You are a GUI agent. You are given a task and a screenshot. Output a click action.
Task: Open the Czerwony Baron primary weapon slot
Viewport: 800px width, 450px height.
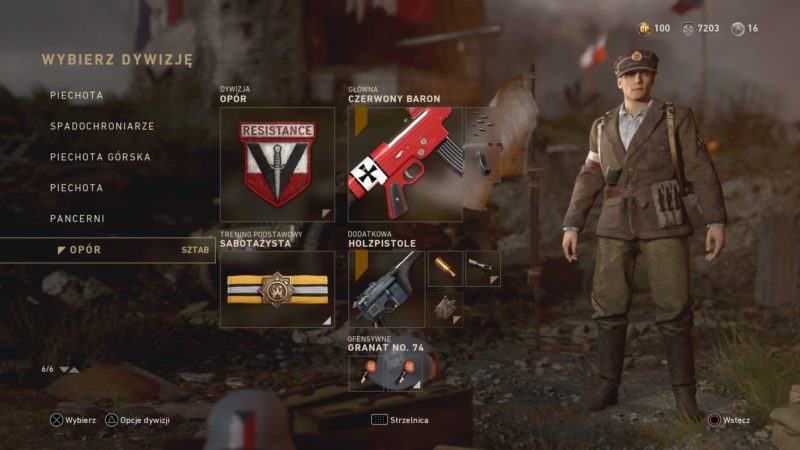pos(405,164)
